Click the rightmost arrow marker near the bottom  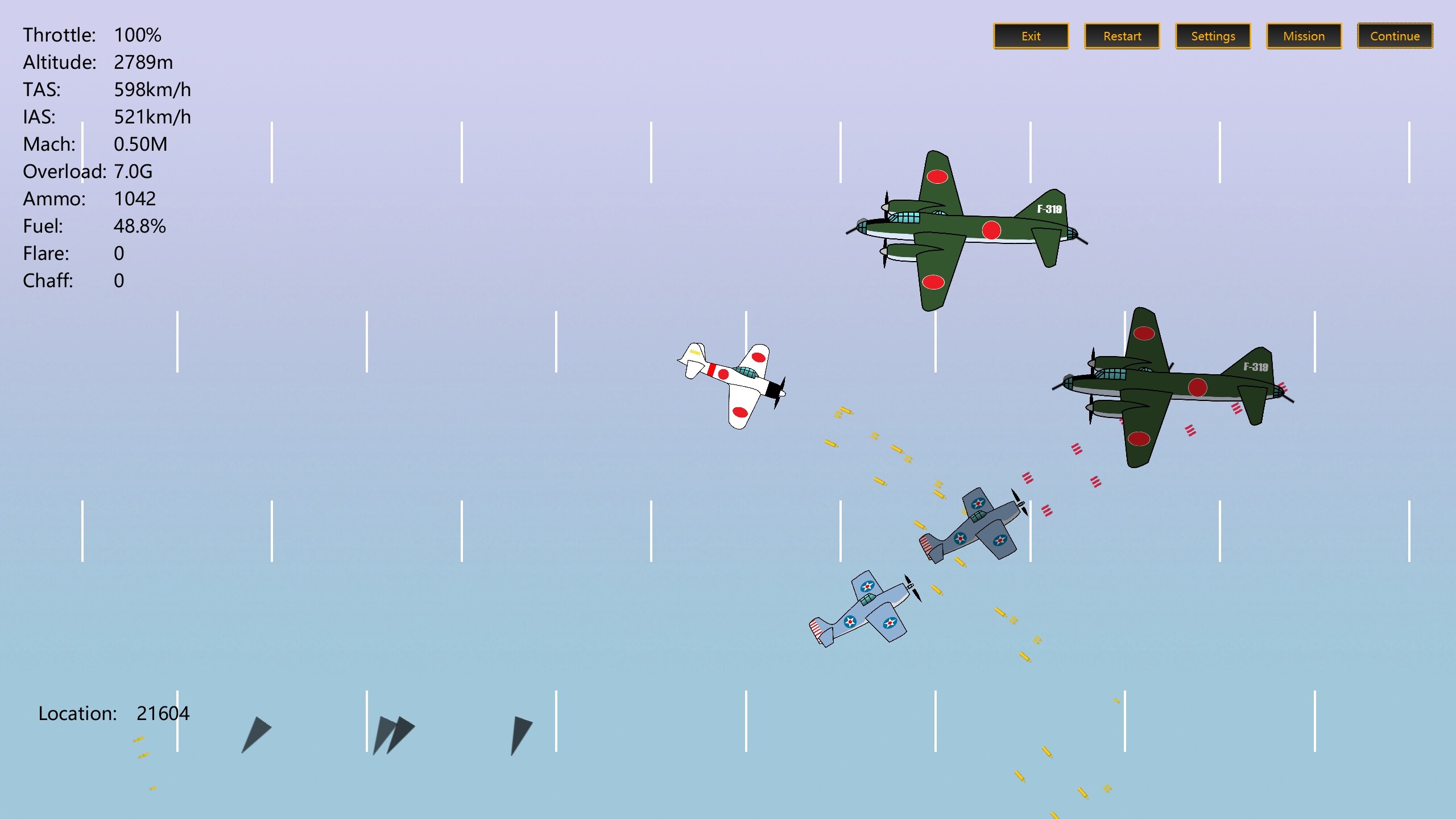(520, 734)
